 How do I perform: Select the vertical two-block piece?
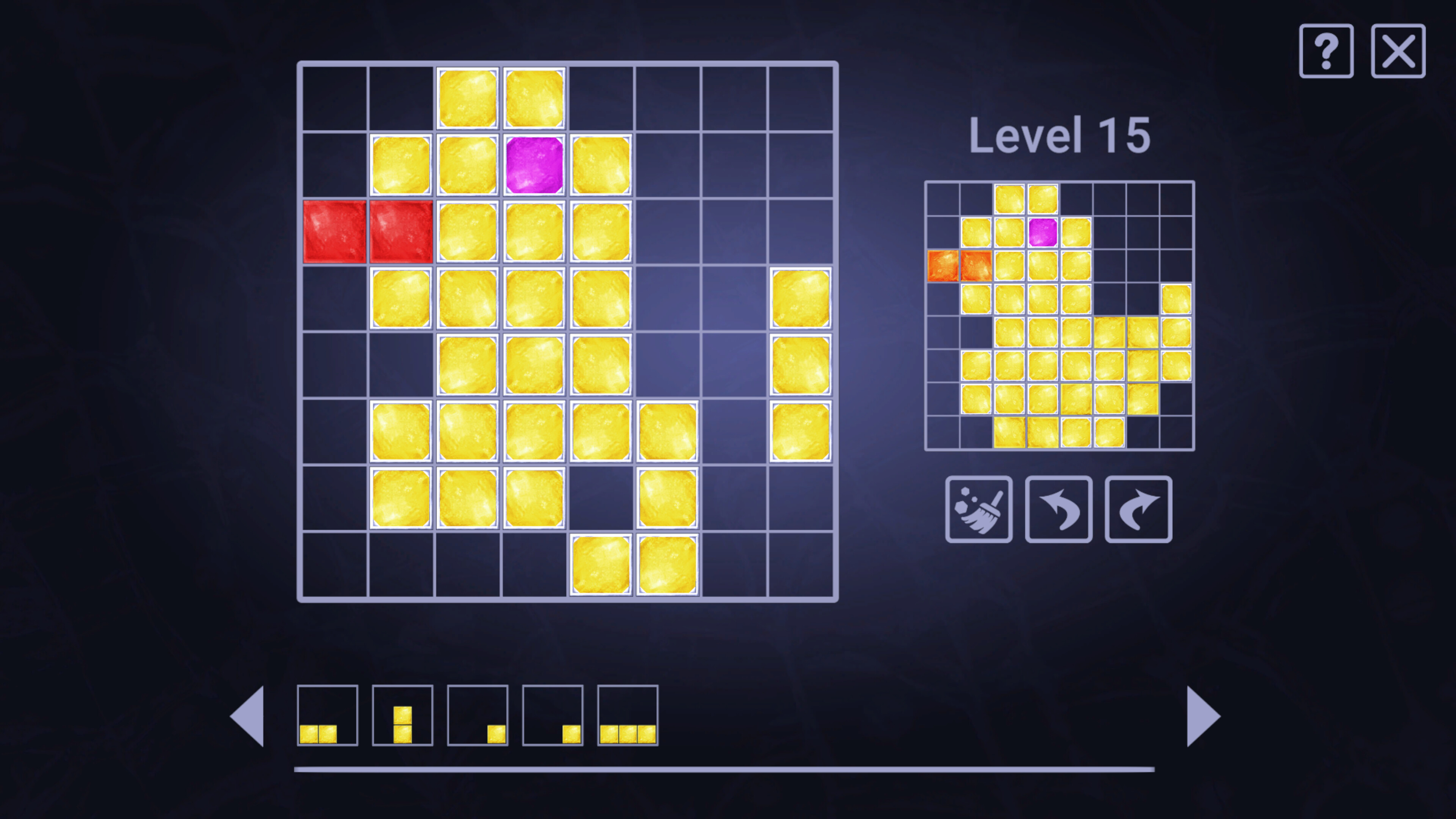click(402, 717)
